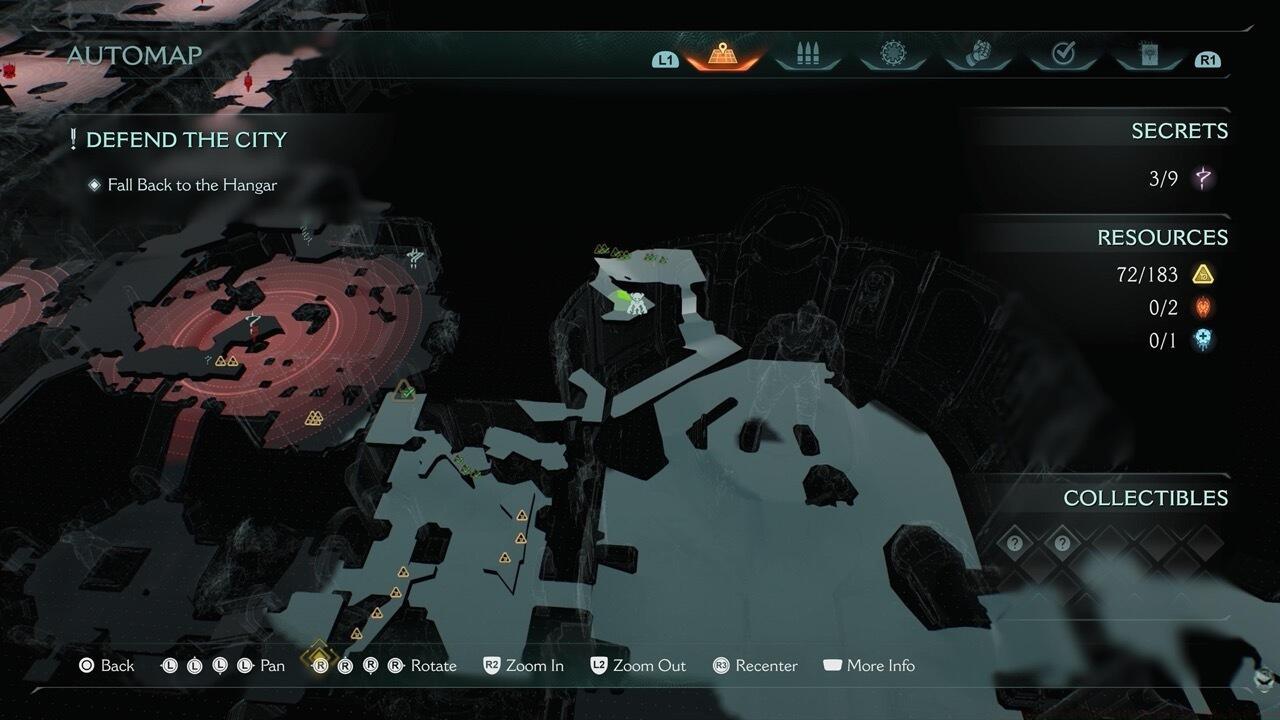
Task: Select the first unknown collectible diamond slot
Action: pyautogui.click(x=1015, y=544)
